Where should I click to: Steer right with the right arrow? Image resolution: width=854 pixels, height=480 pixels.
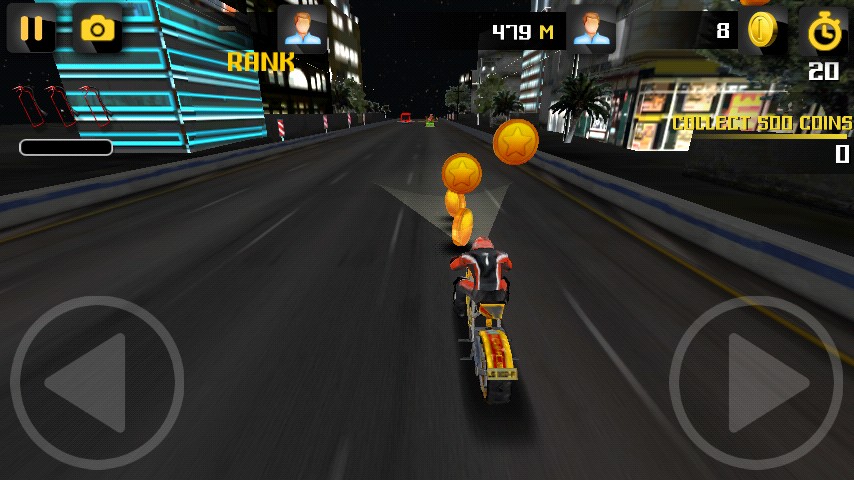tap(756, 382)
